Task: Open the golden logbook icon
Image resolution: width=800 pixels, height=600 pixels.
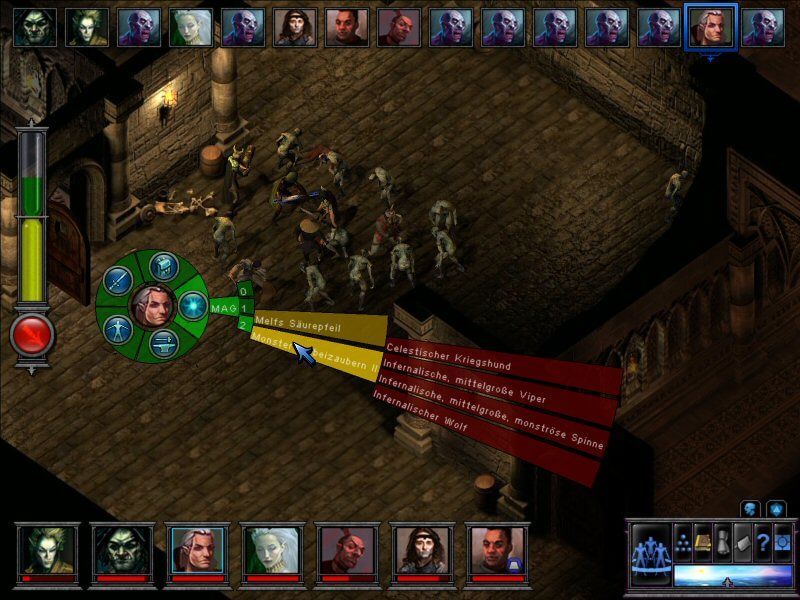Action: click(702, 541)
